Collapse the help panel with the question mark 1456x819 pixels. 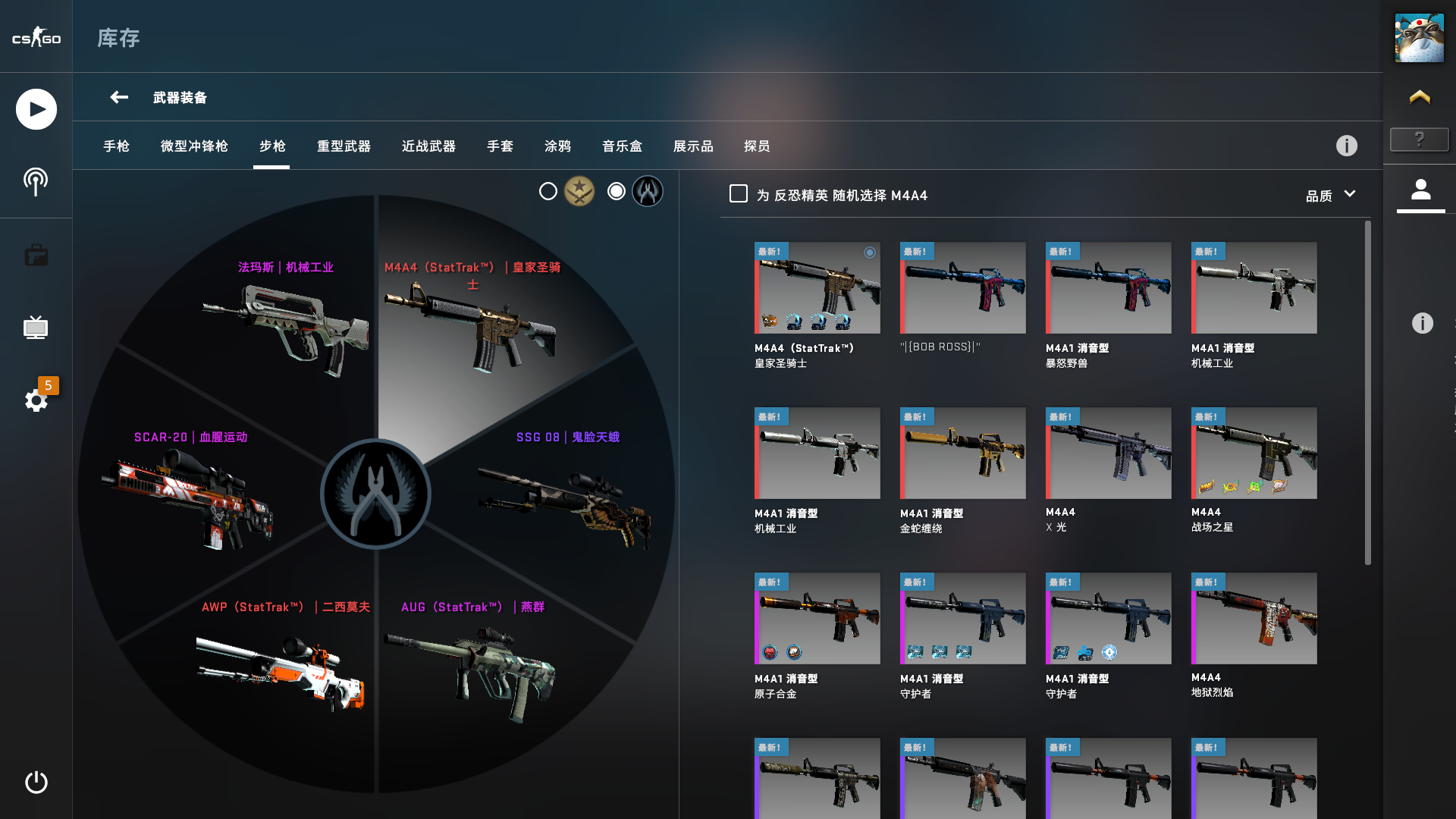pyautogui.click(x=1419, y=139)
